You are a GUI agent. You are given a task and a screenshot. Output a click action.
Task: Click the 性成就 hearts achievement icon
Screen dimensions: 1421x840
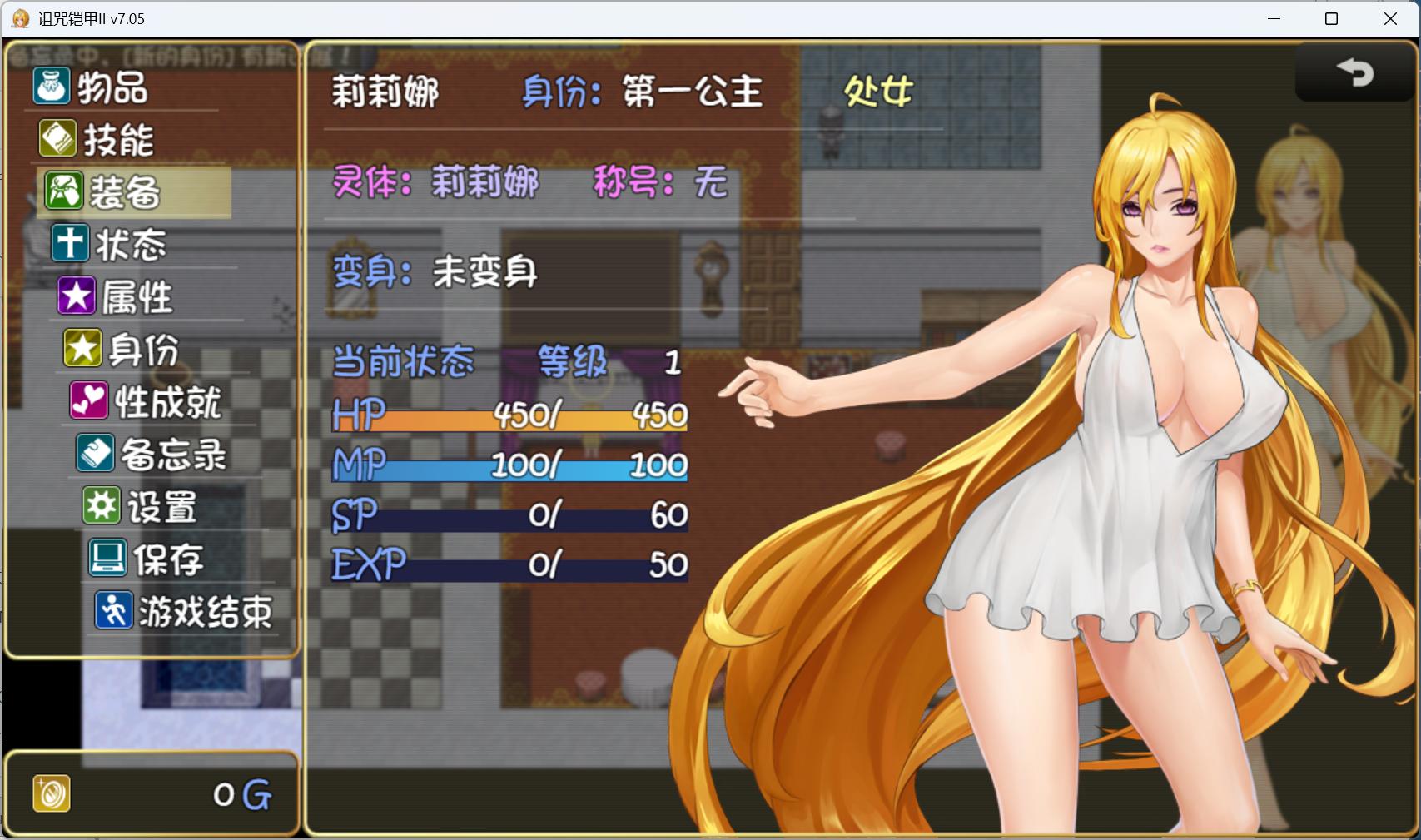90,401
